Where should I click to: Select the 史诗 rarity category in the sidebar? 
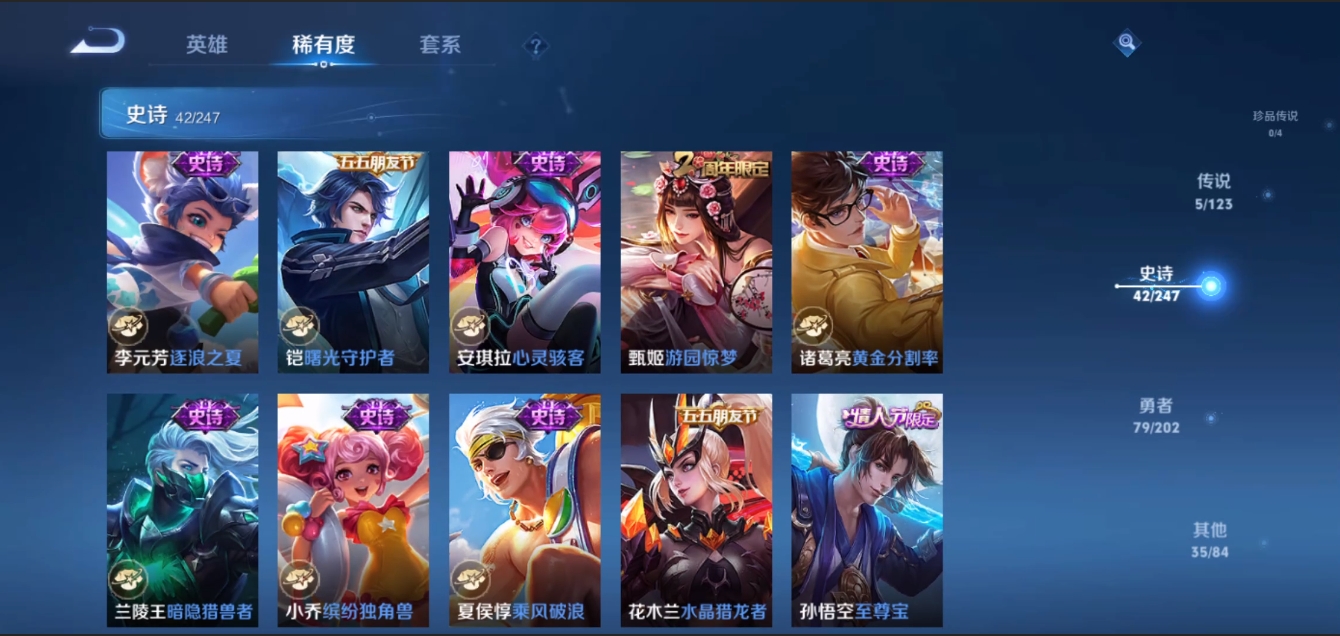tap(1157, 284)
